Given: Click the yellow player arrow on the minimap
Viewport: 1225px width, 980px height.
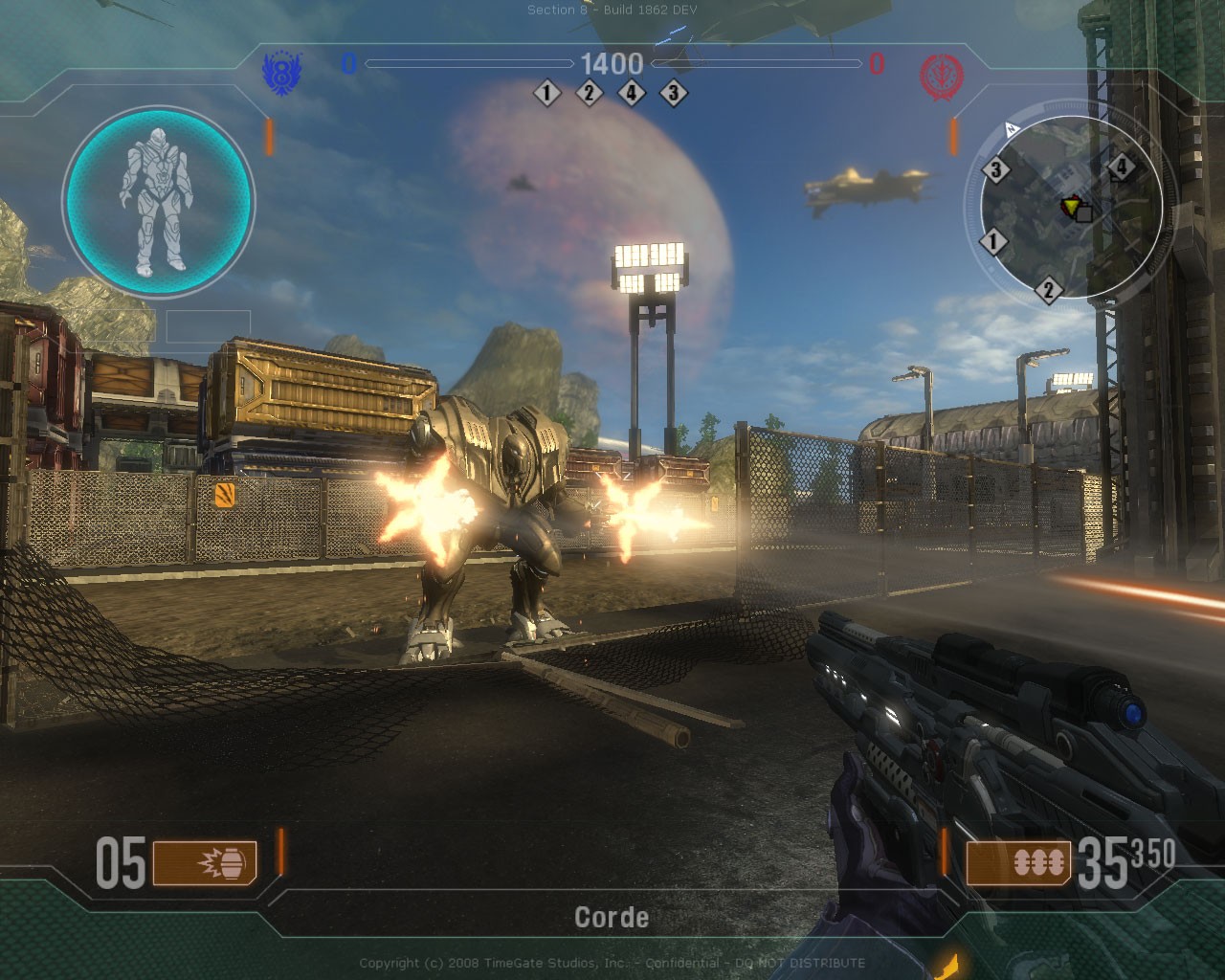Looking at the screenshot, I should (x=1071, y=204).
